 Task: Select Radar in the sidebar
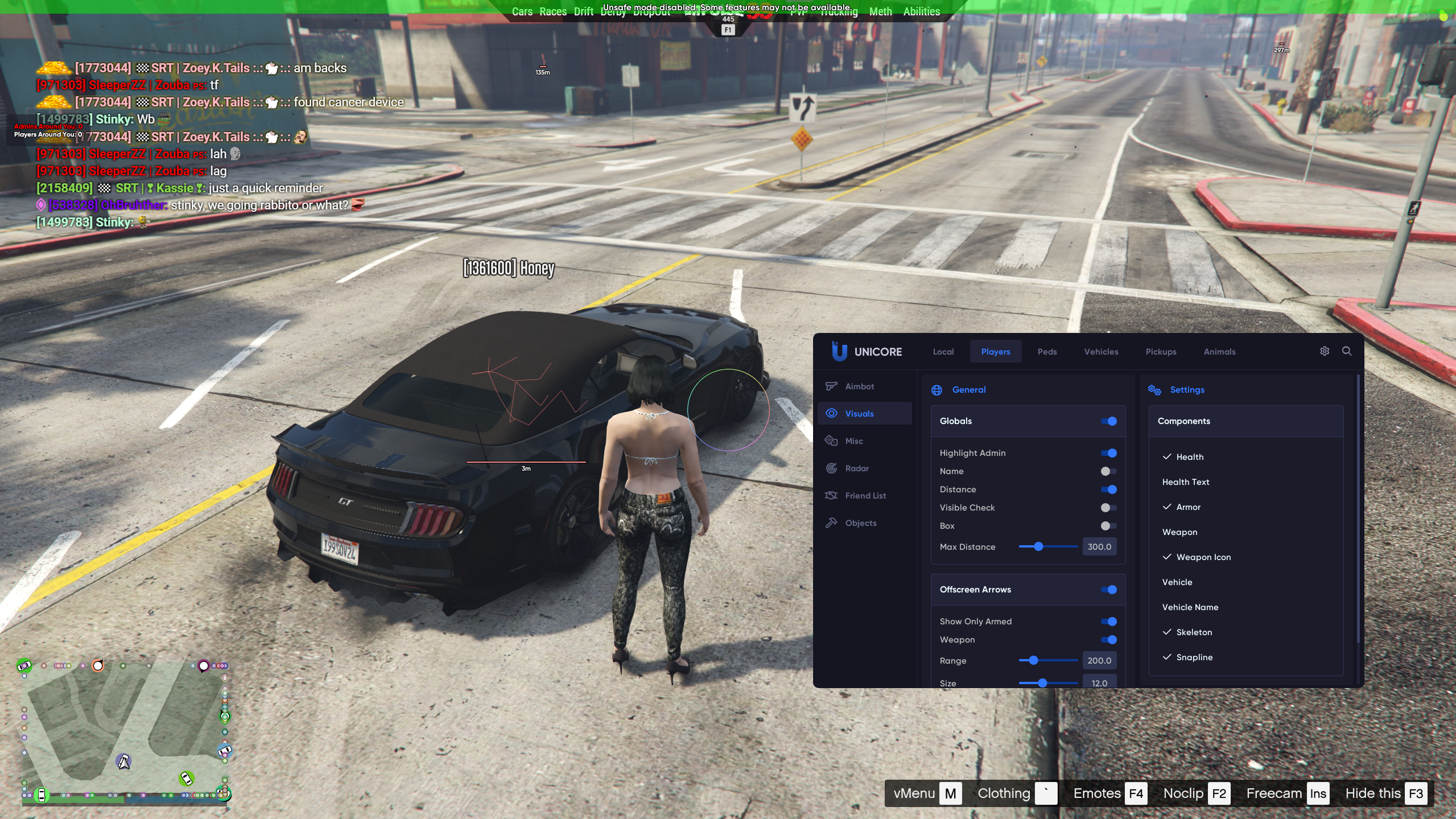[x=856, y=468]
